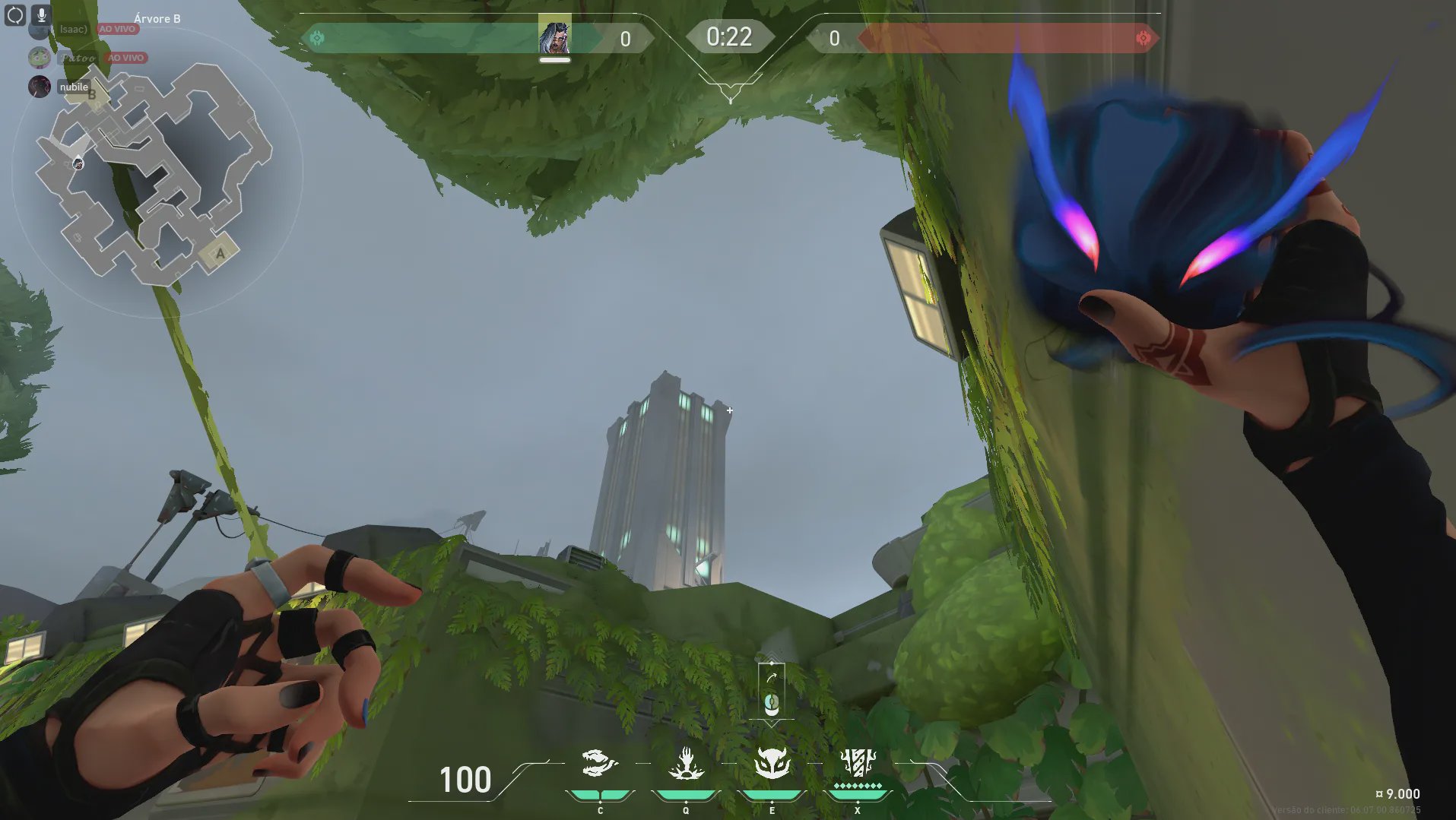Select player Isaac in the voice list
Viewport: 1456px width, 820px height.
[x=74, y=30]
